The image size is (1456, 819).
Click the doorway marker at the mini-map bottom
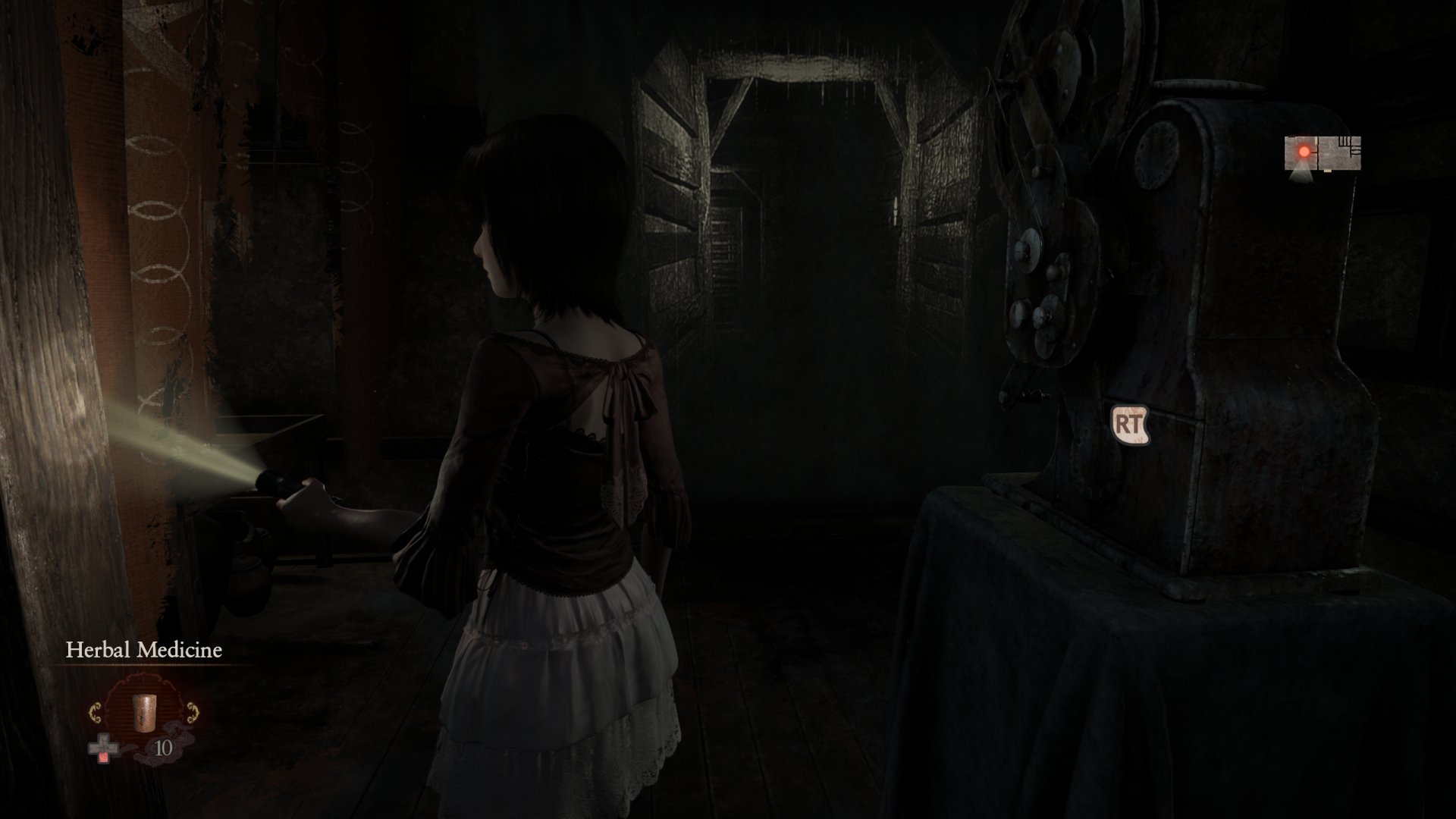click(1328, 171)
